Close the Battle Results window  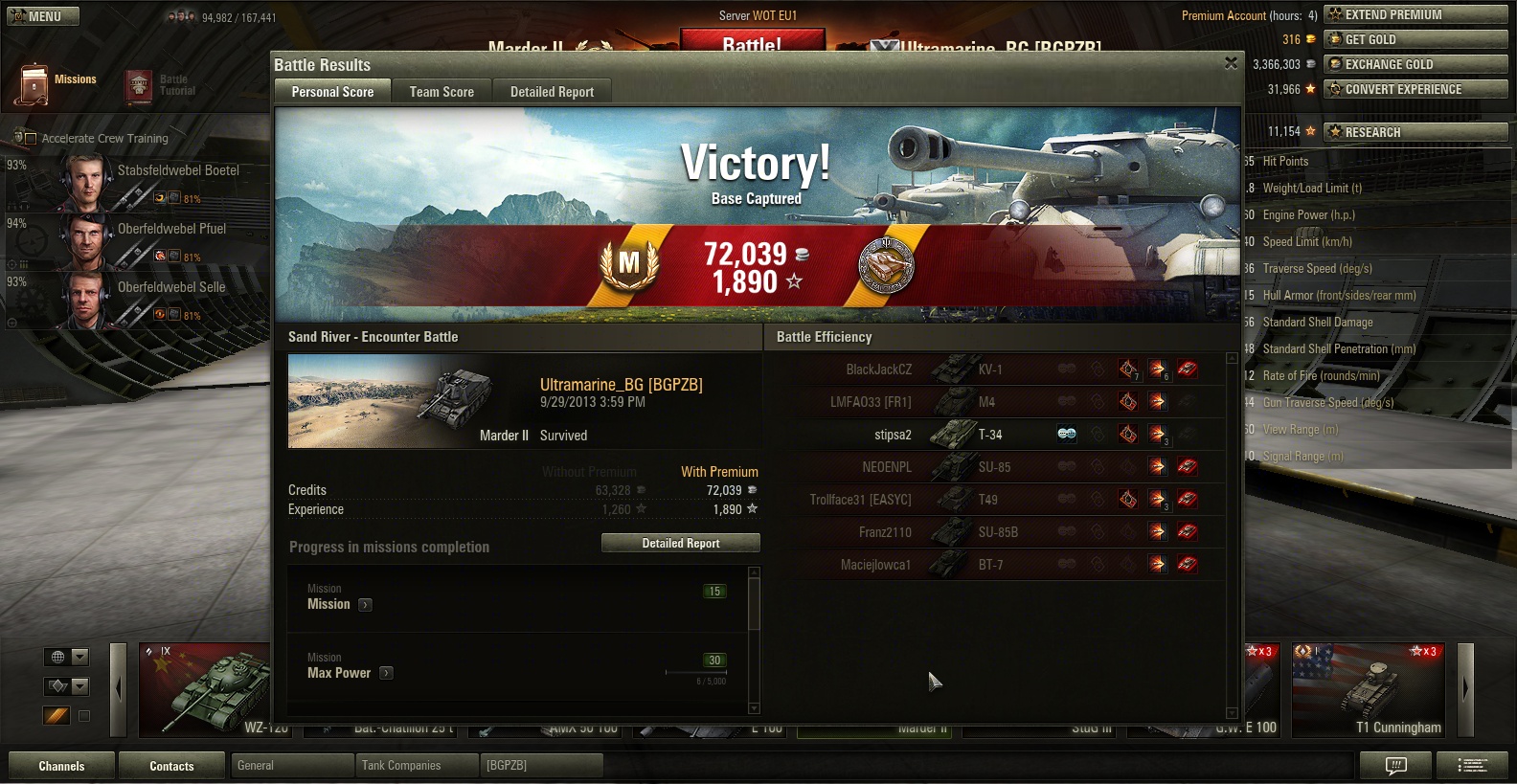(1231, 63)
